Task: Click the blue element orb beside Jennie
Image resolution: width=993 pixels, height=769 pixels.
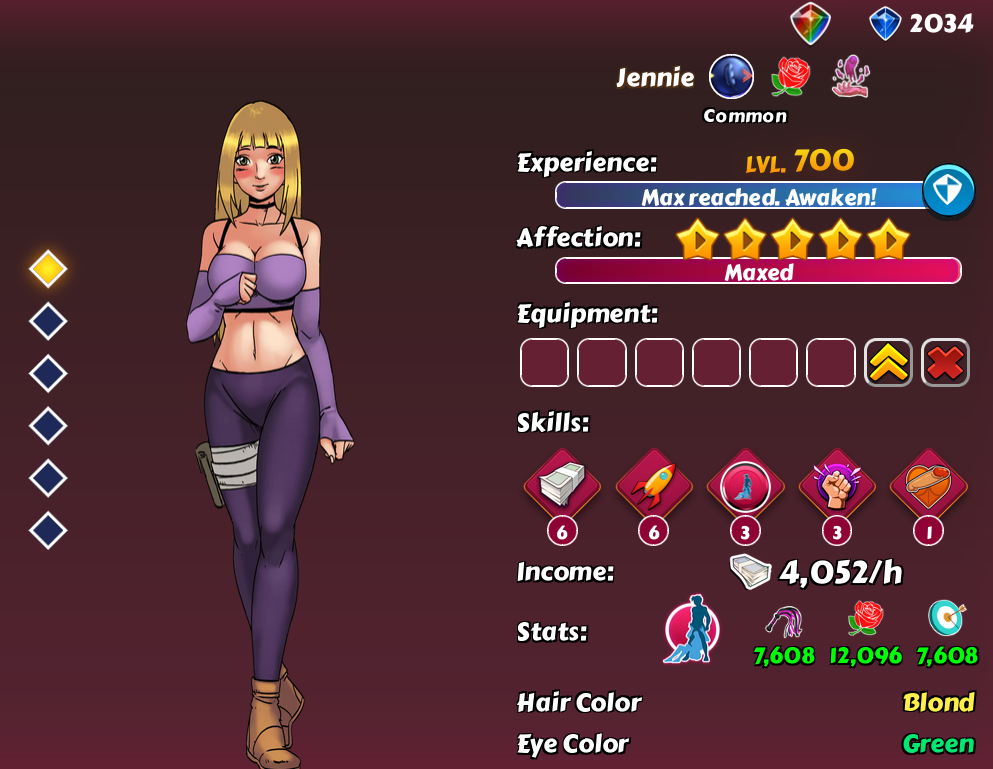Action: pyautogui.click(x=731, y=77)
